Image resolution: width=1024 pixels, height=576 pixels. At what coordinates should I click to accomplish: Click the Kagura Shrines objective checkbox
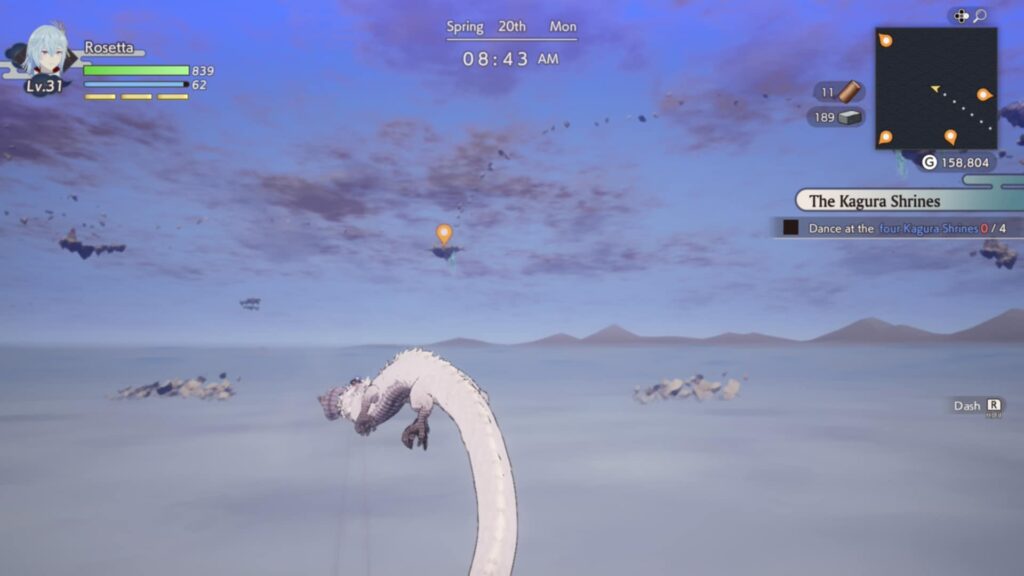pyautogui.click(x=791, y=228)
